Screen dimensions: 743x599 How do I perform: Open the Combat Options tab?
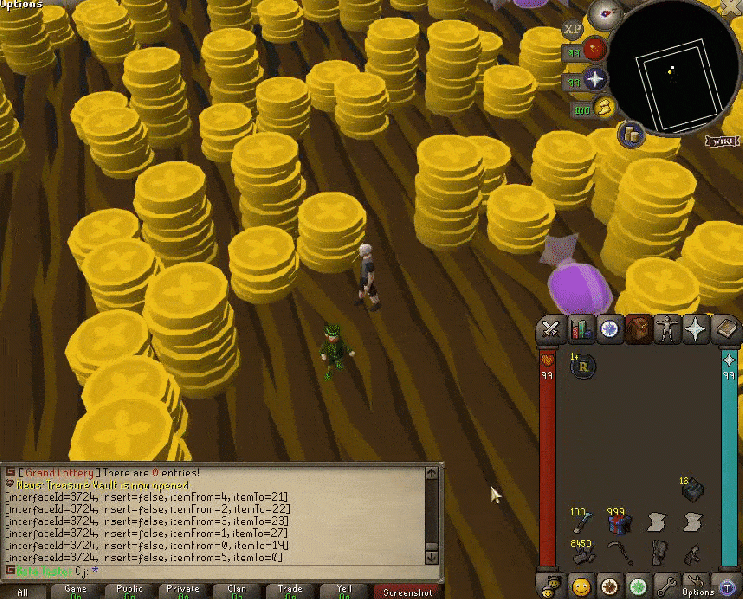coord(550,328)
